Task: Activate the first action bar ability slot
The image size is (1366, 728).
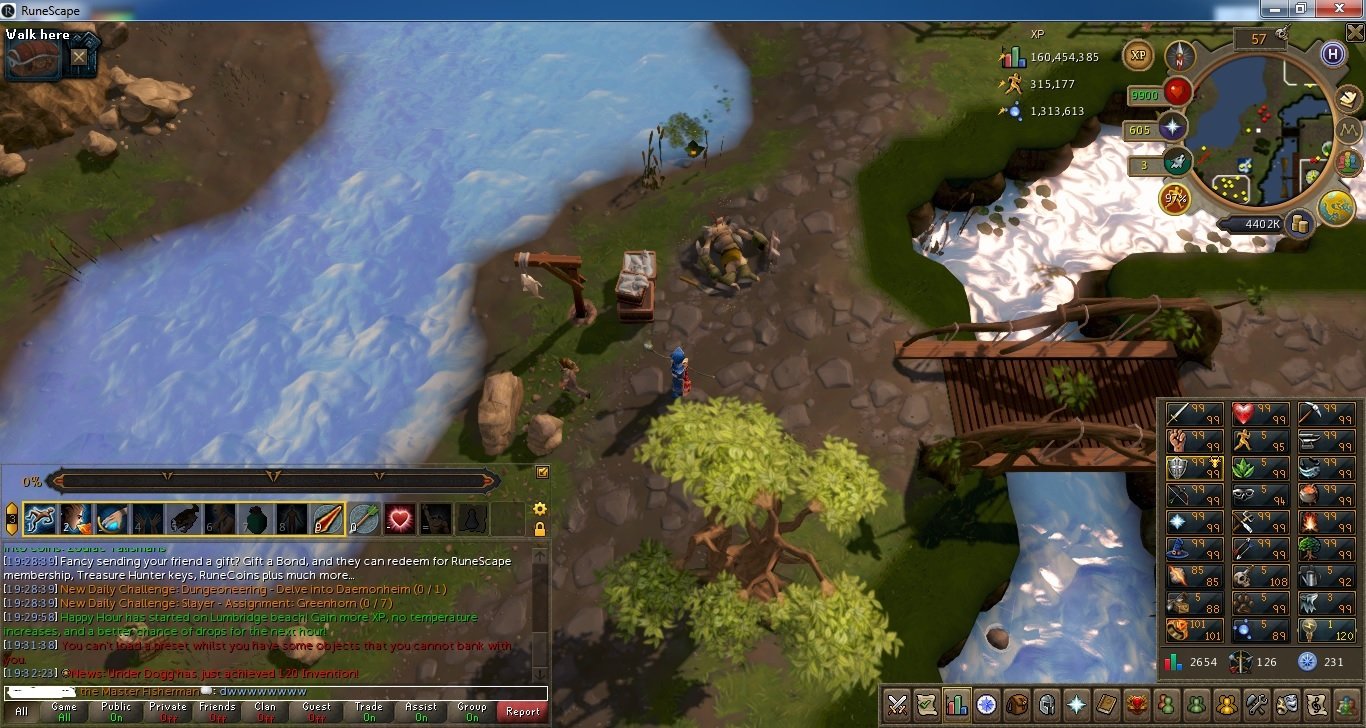Action: click(39, 518)
